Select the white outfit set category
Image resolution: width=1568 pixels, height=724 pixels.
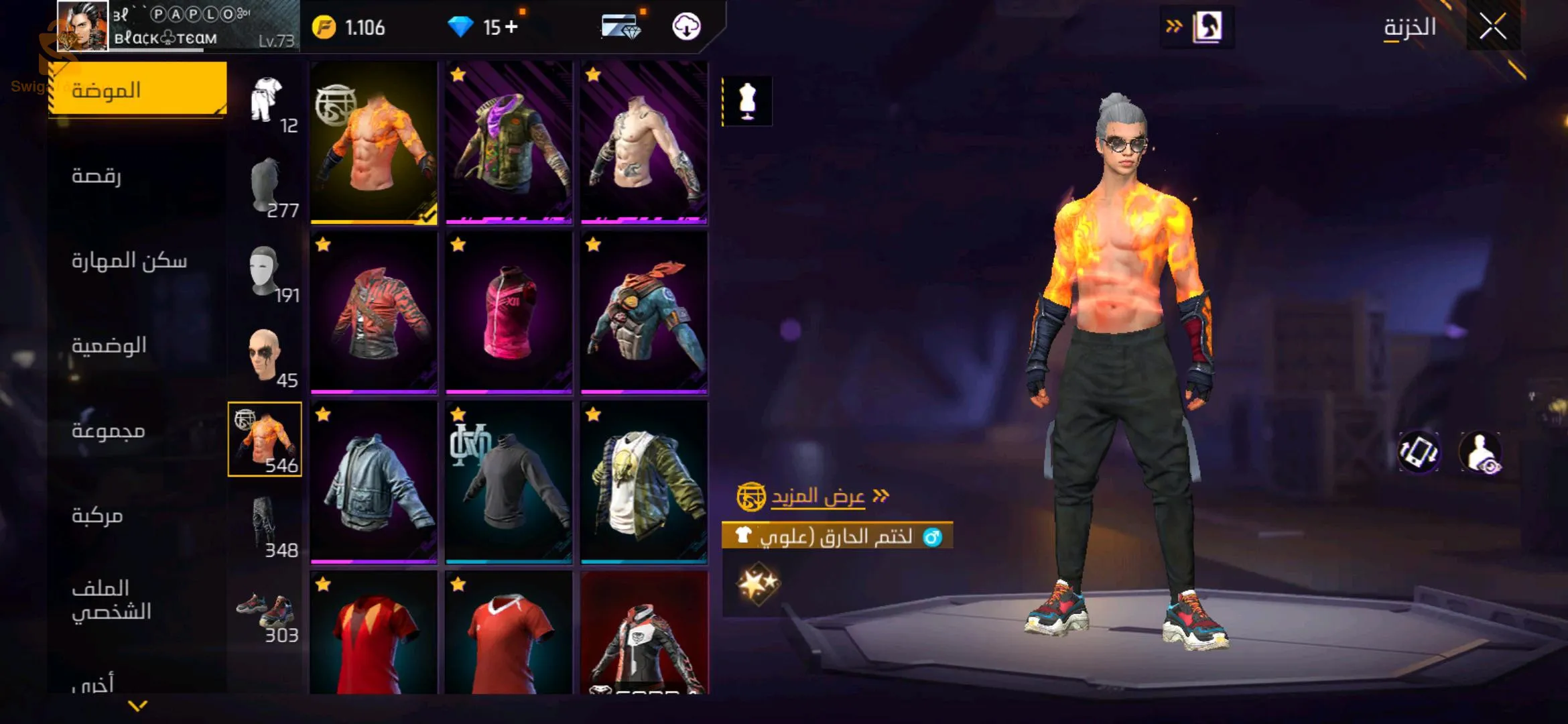(x=267, y=100)
